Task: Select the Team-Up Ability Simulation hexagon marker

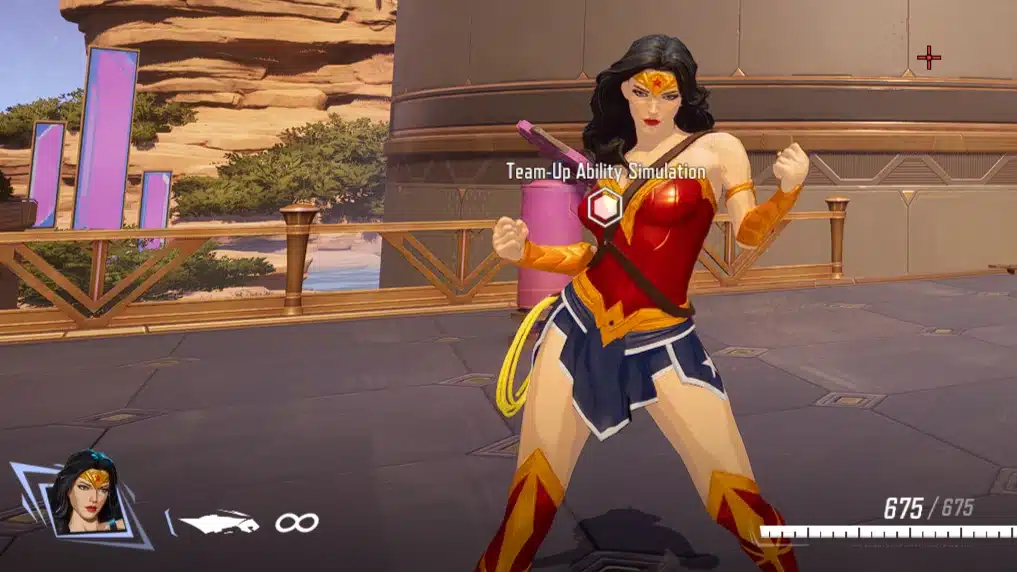Action: [604, 208]
